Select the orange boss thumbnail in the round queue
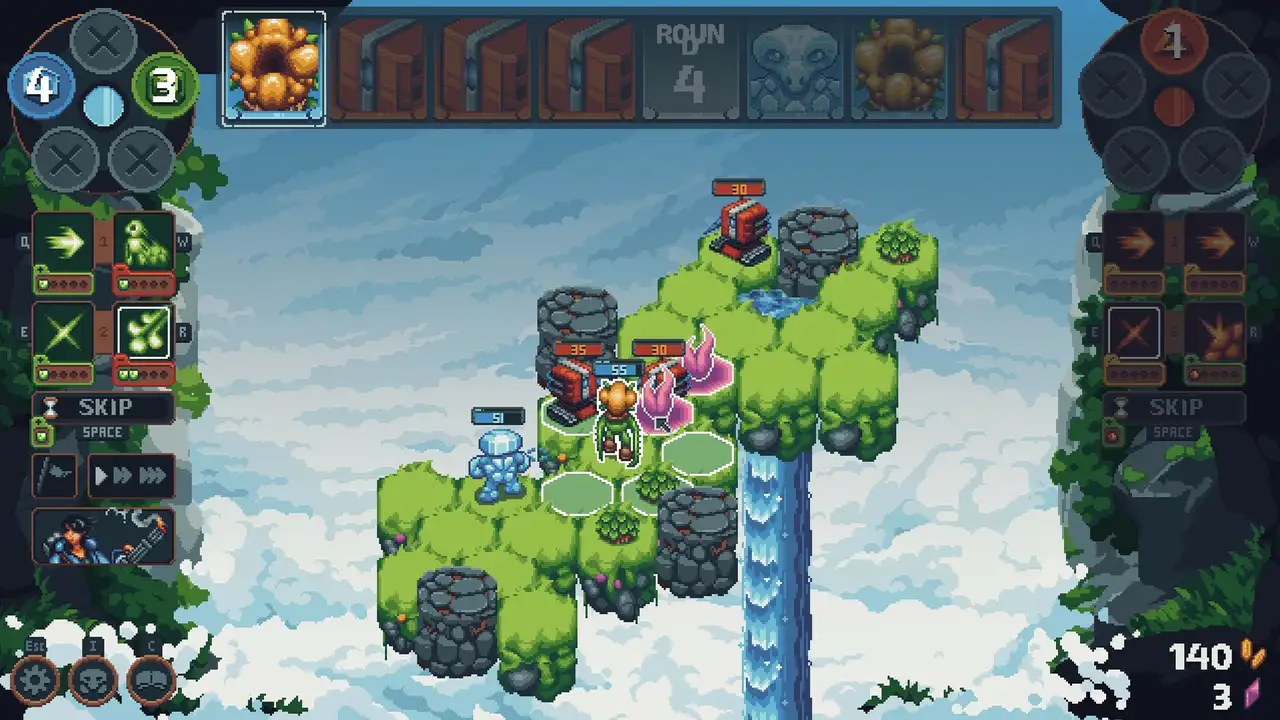The image size is (1280, 720). (x=274, y=67)
